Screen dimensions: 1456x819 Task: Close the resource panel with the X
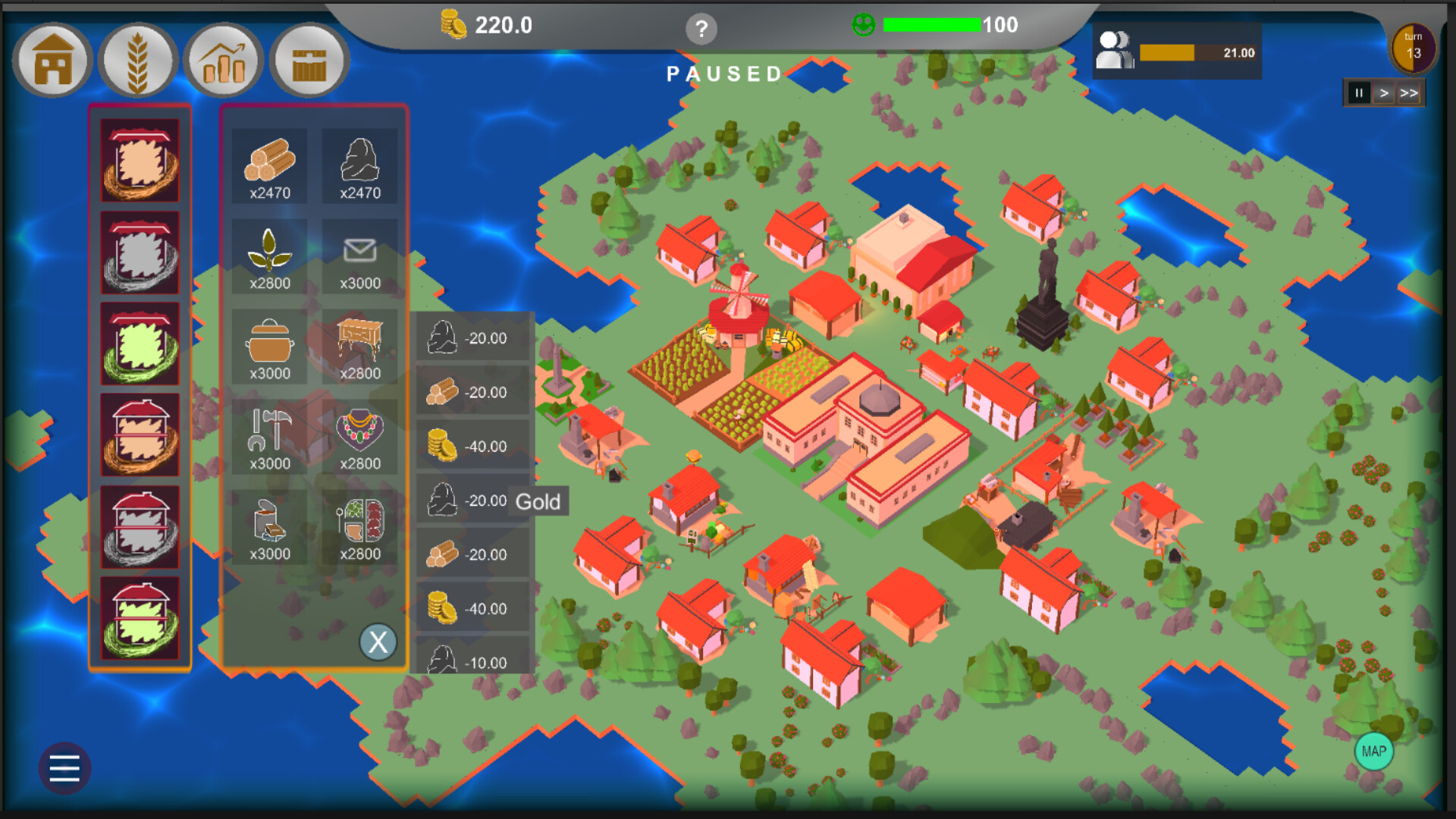[x=378, y=642]
